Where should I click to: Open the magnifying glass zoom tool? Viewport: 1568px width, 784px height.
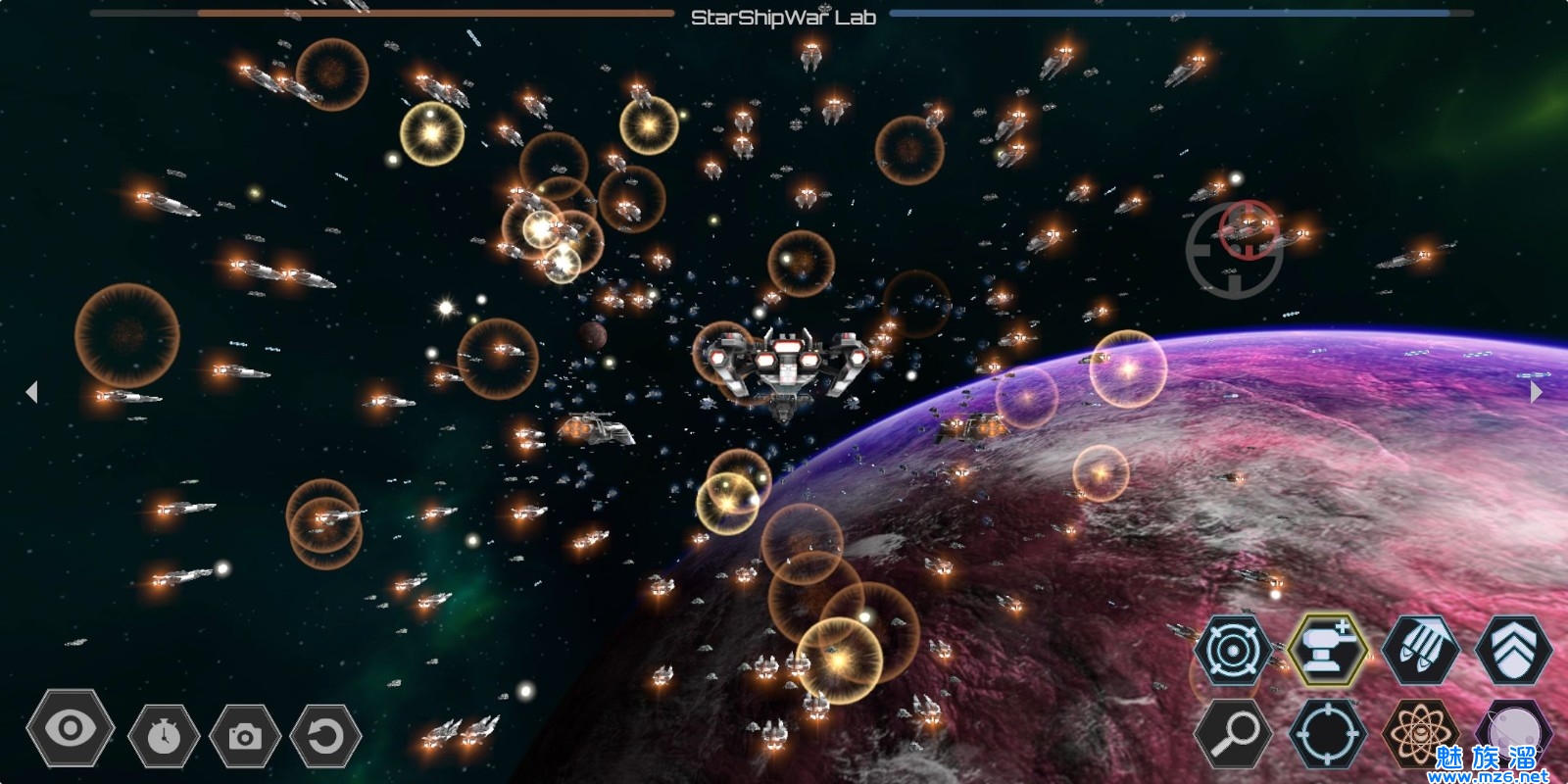coord(1233,732)
